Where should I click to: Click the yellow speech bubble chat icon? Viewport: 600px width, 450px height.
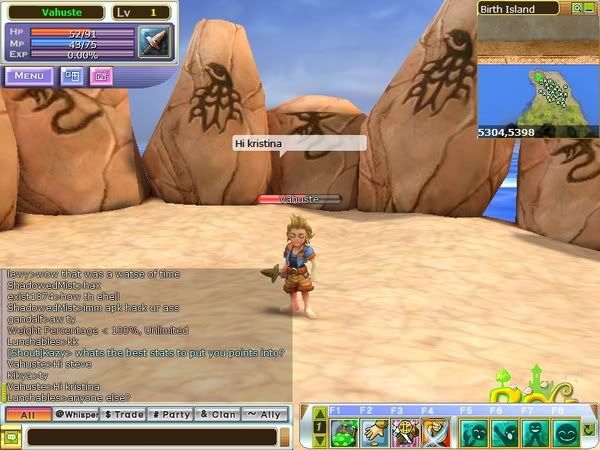[11, 436]
